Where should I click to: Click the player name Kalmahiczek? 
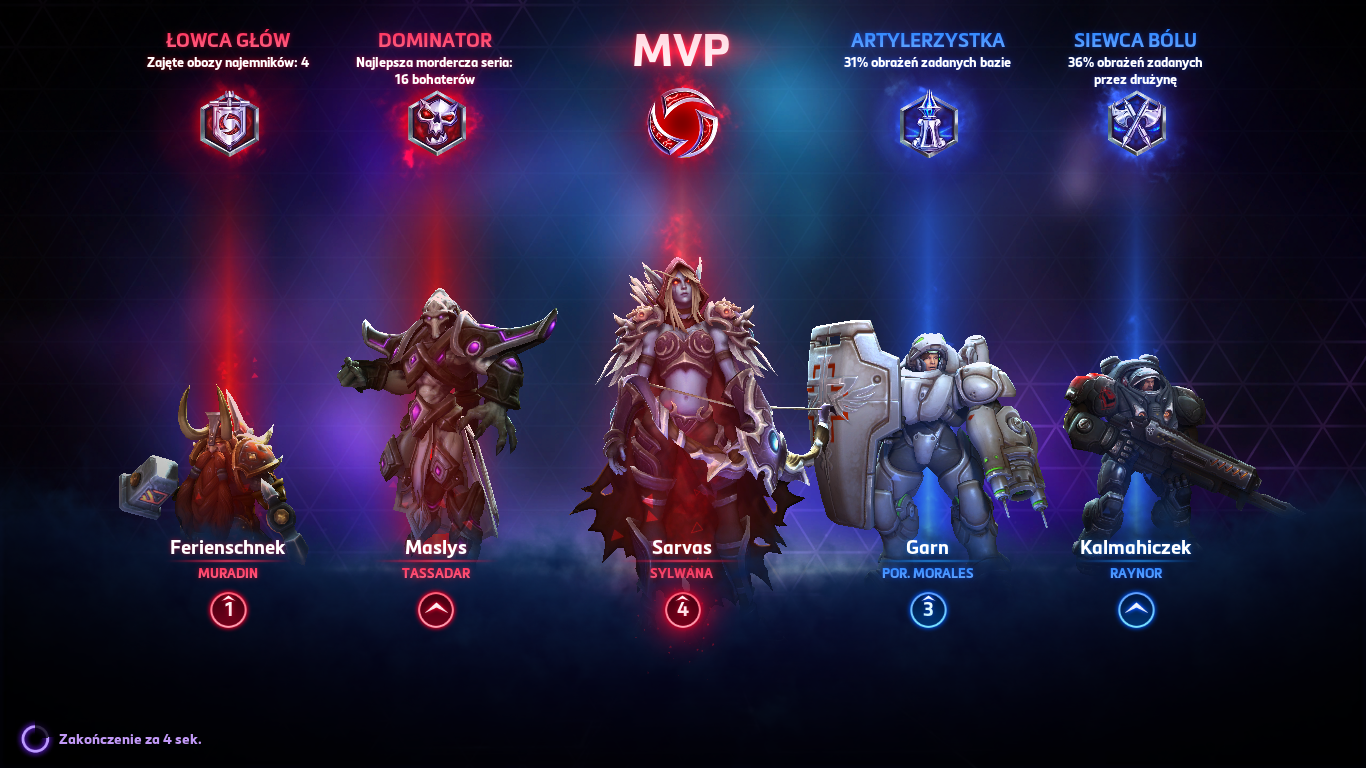pos(1136,547)
